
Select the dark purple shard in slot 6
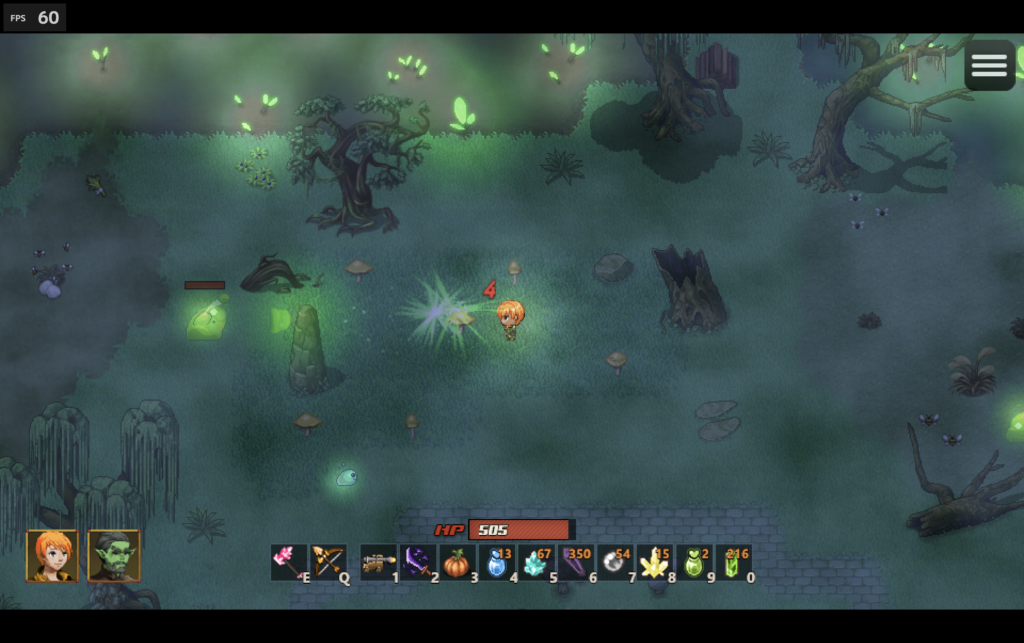point(576,562)
